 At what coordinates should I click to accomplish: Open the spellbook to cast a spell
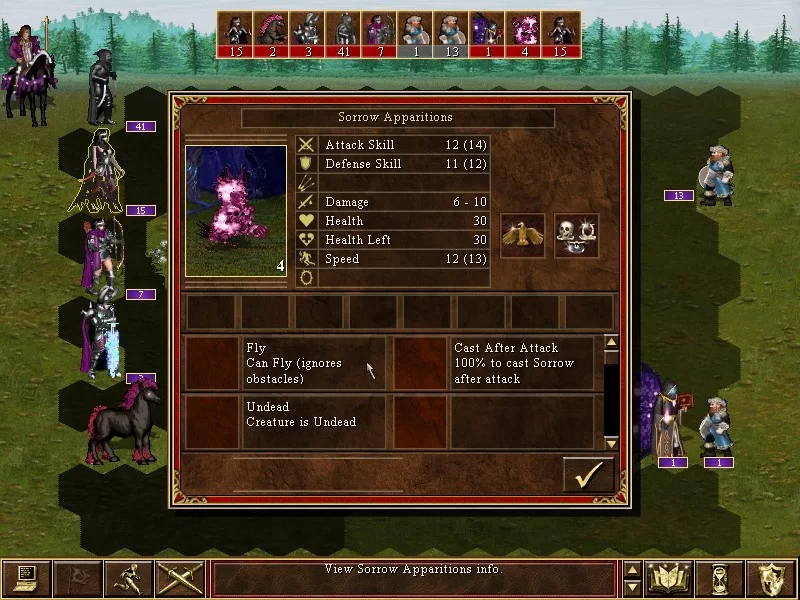point(670,578)
